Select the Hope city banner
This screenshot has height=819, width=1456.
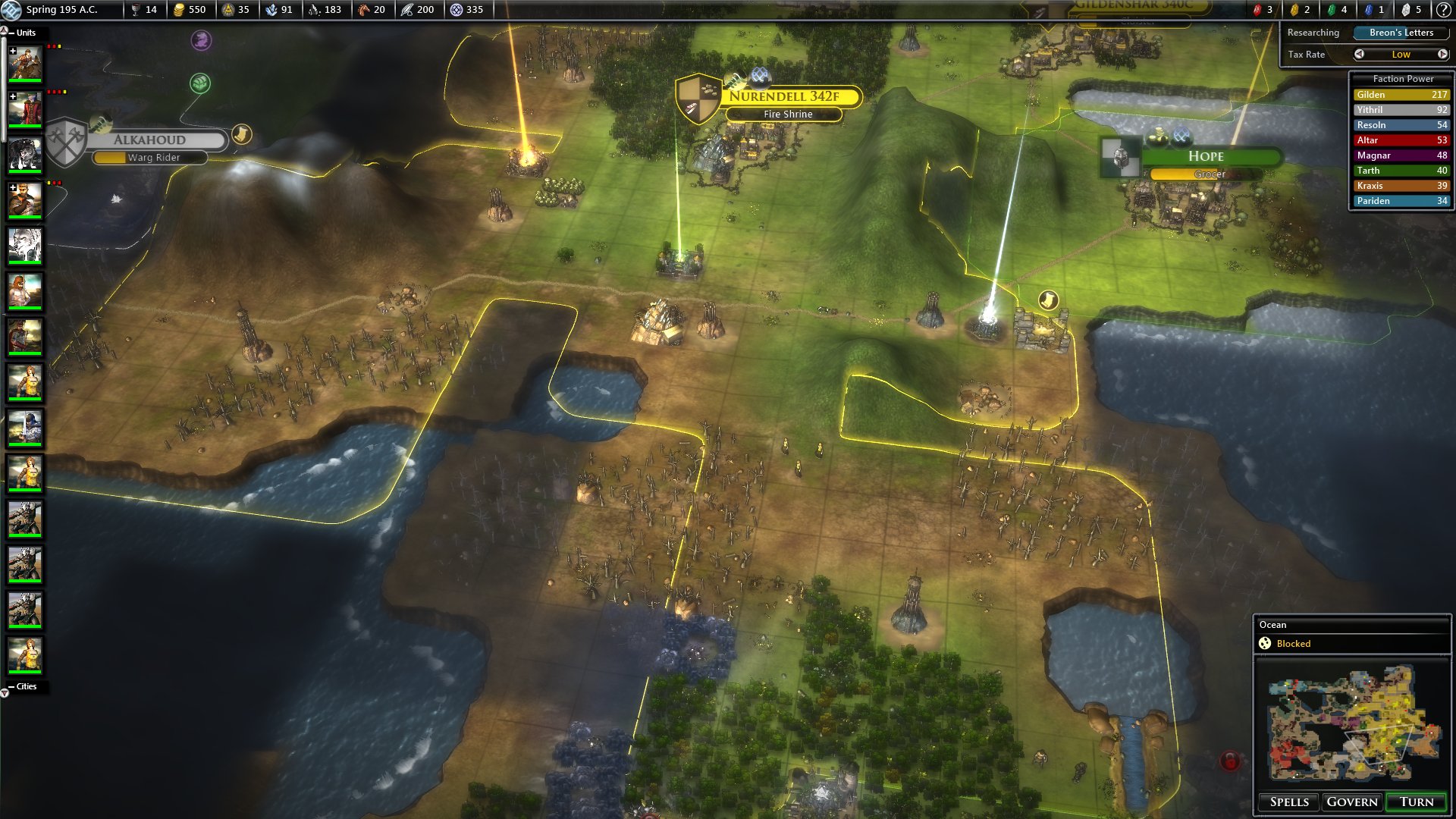click(x=1206, y=156)
